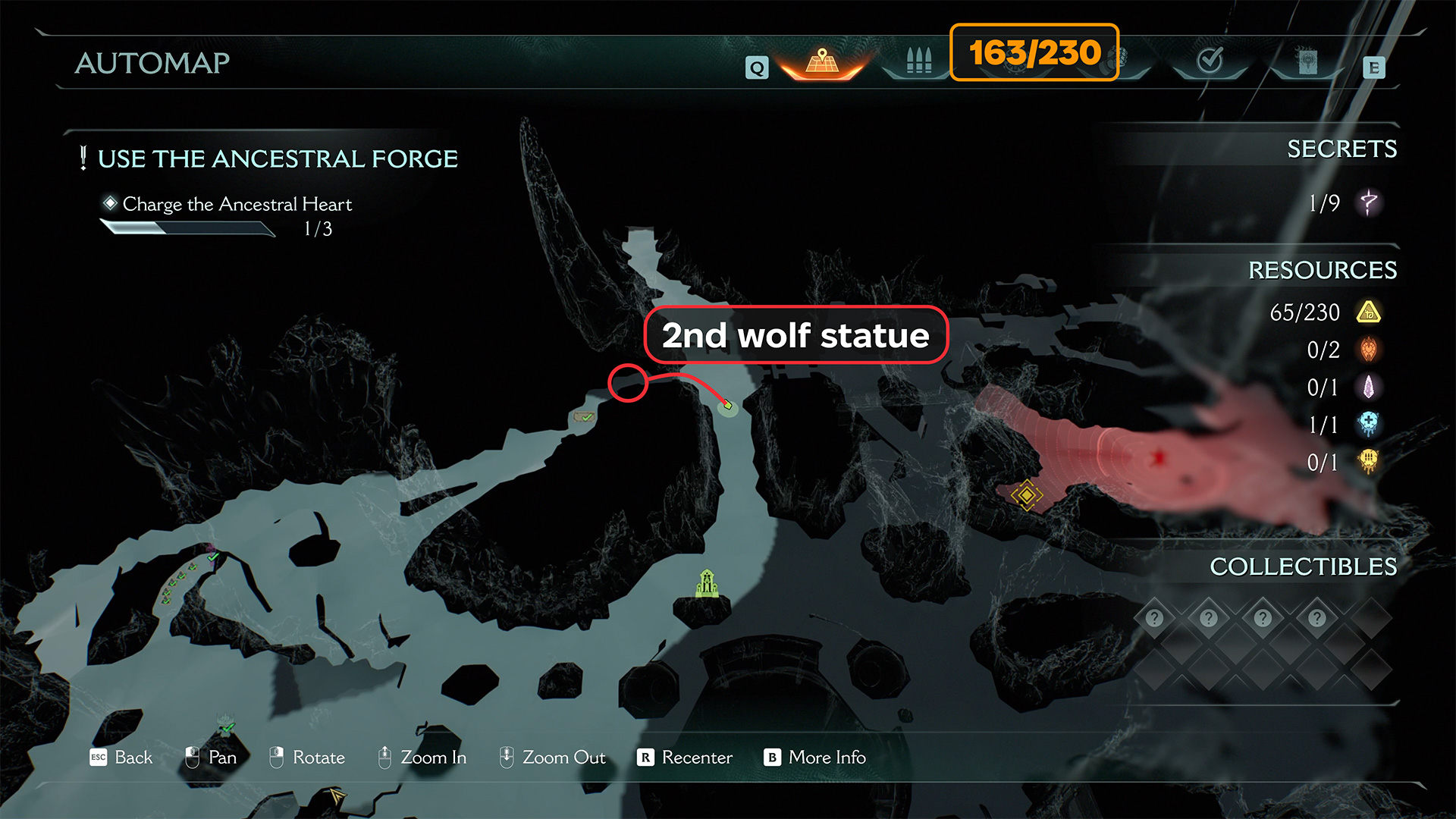The height and width of the screenshot is (819, 1456).
Task: Select the Use the Ancestral Forge objective
Action: coord(278,158)
